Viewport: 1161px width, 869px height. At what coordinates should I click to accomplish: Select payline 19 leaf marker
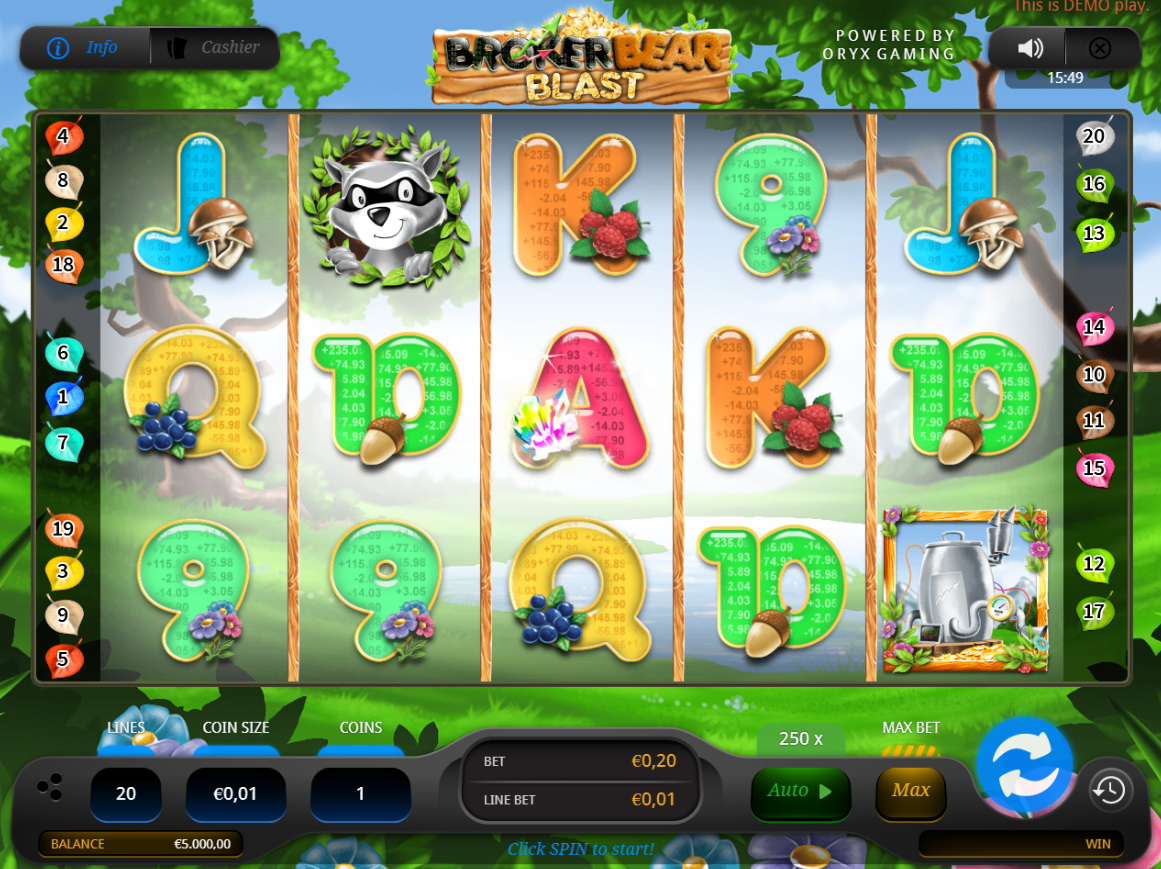[63, 529]
